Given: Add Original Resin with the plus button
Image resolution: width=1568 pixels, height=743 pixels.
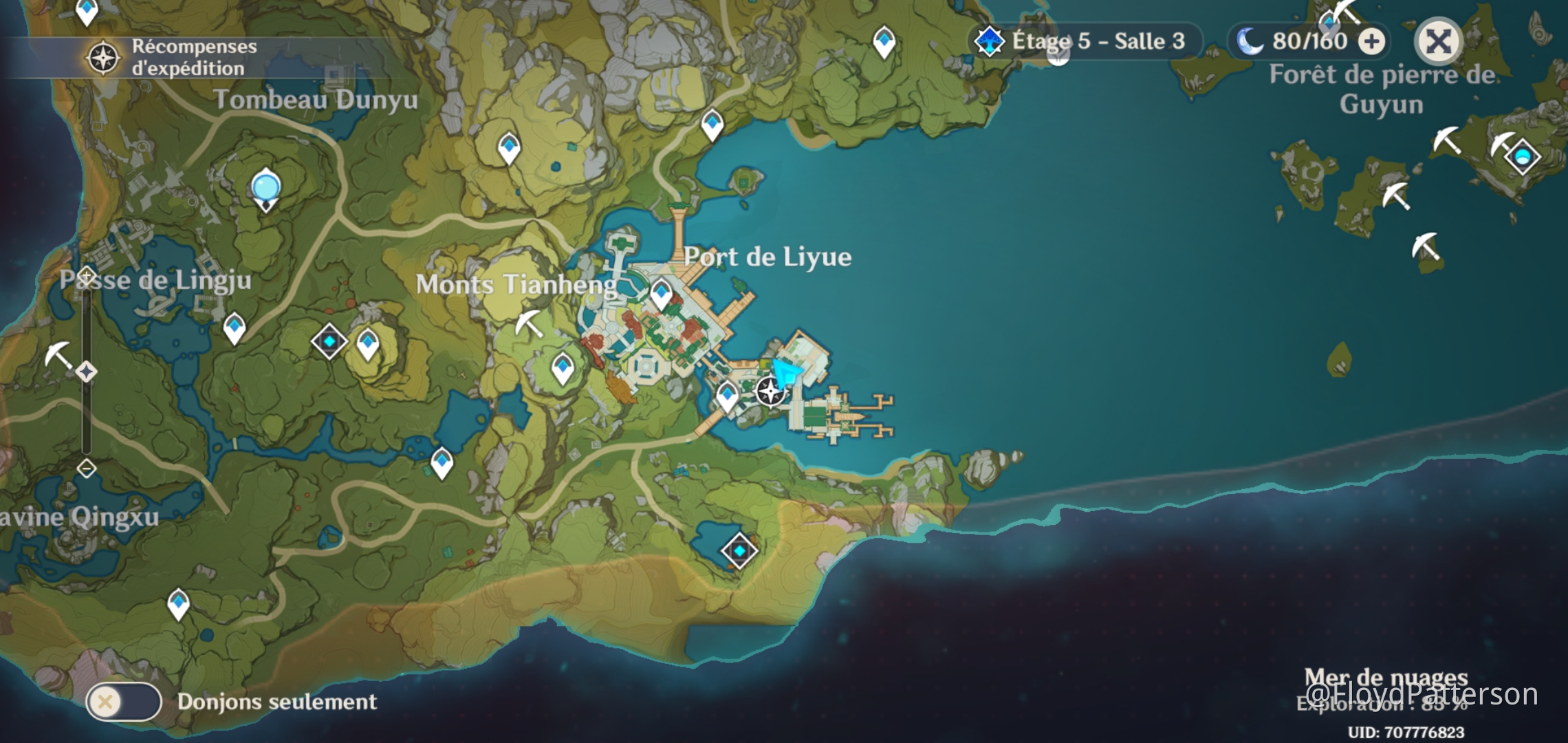Looking at the screenshot, I should click(1372, 41).
